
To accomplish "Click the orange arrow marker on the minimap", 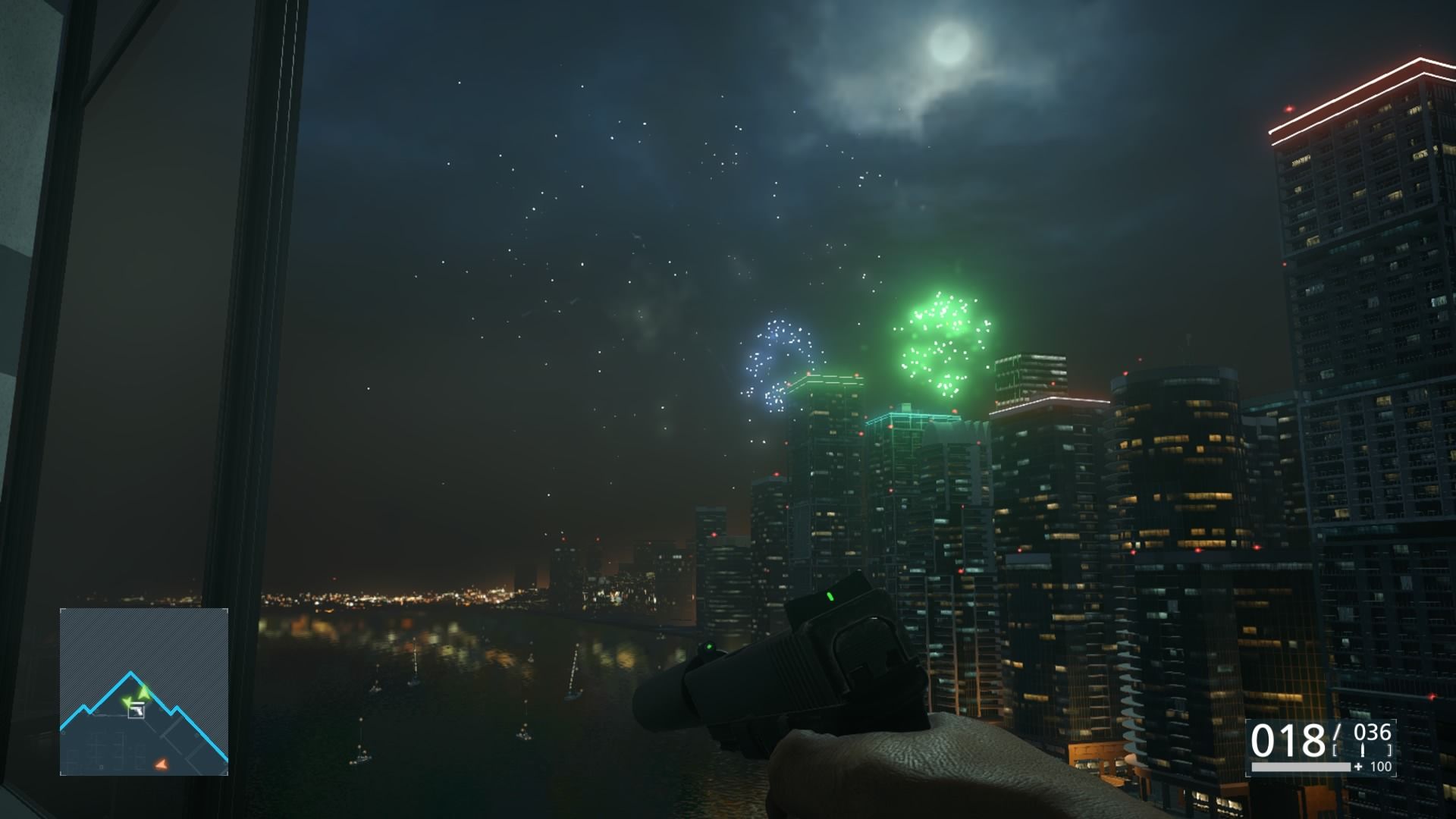I will coord(160,764).
